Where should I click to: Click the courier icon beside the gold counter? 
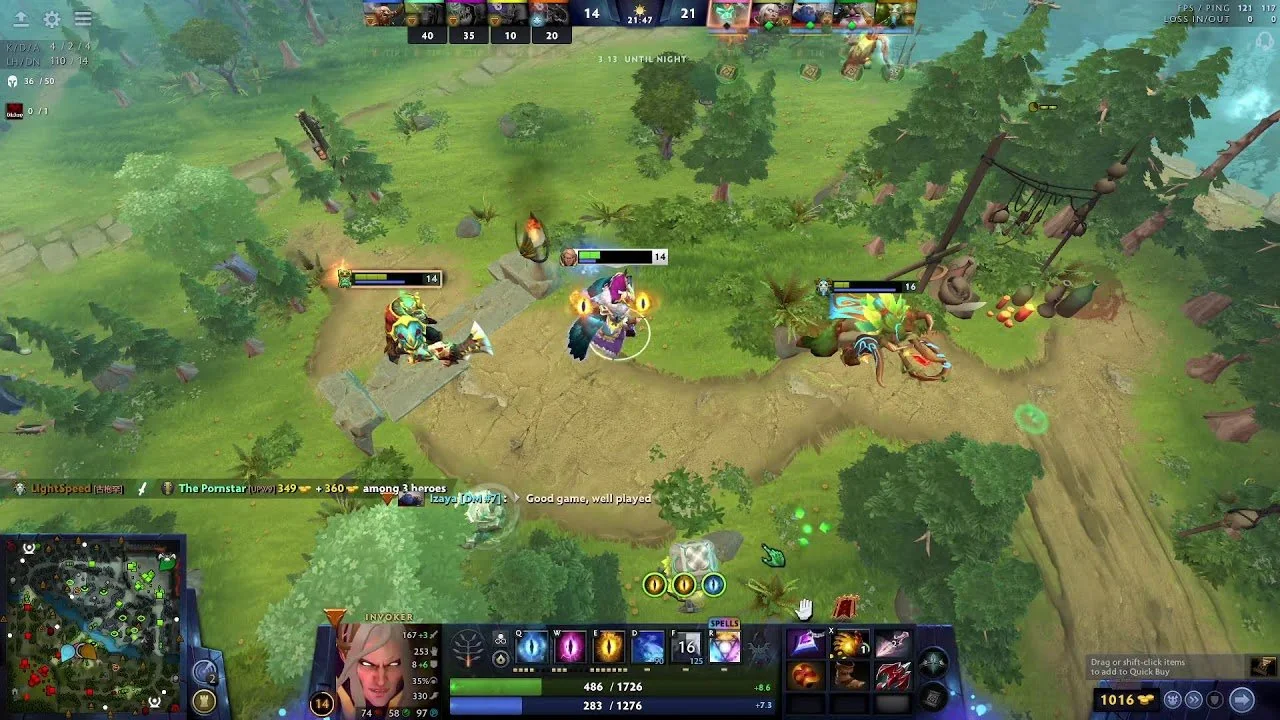pyautogui.click(x=1174, y=700)
